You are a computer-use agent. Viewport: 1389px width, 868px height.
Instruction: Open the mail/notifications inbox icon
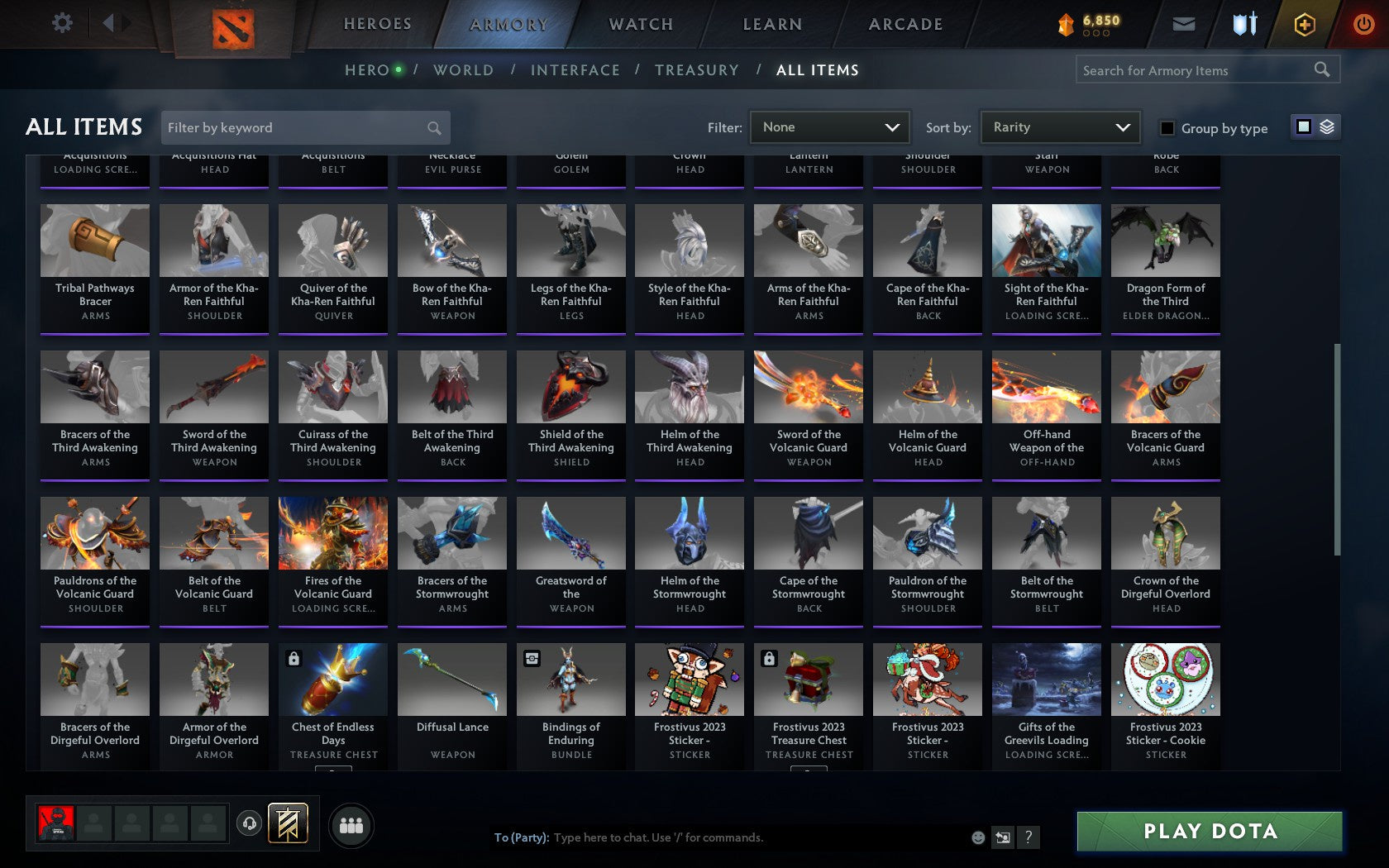(x=1184, y=24)
